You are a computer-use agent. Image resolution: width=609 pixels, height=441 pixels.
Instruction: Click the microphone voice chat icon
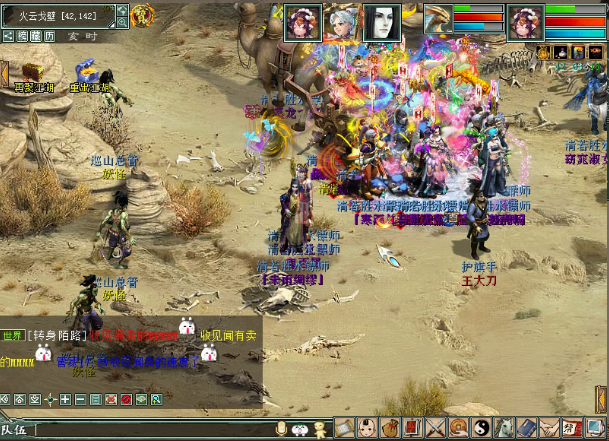[282, 429]
